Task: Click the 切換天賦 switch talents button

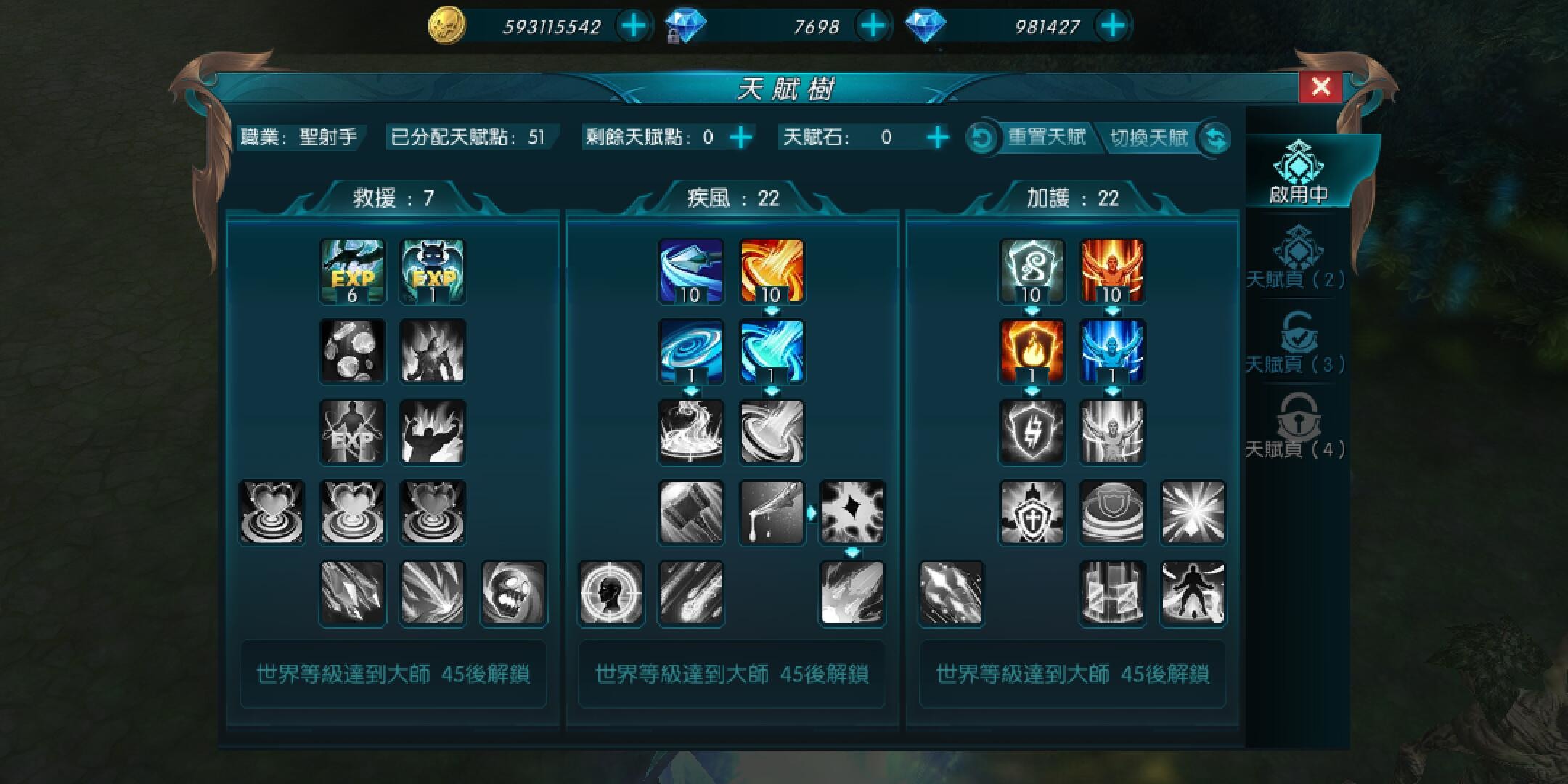Action: tap(1148, 136)
